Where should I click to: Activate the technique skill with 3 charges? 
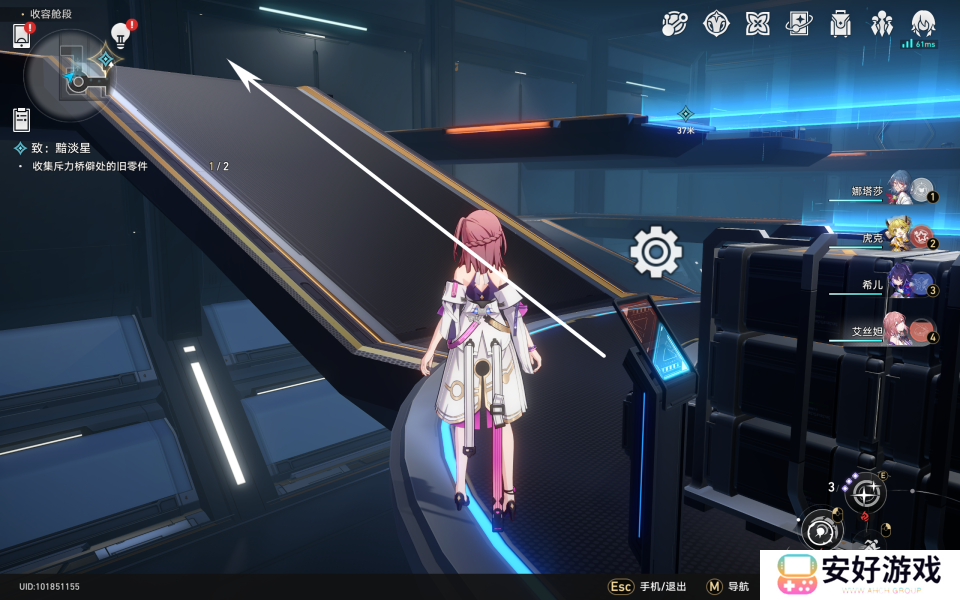[x=865, y=493]
